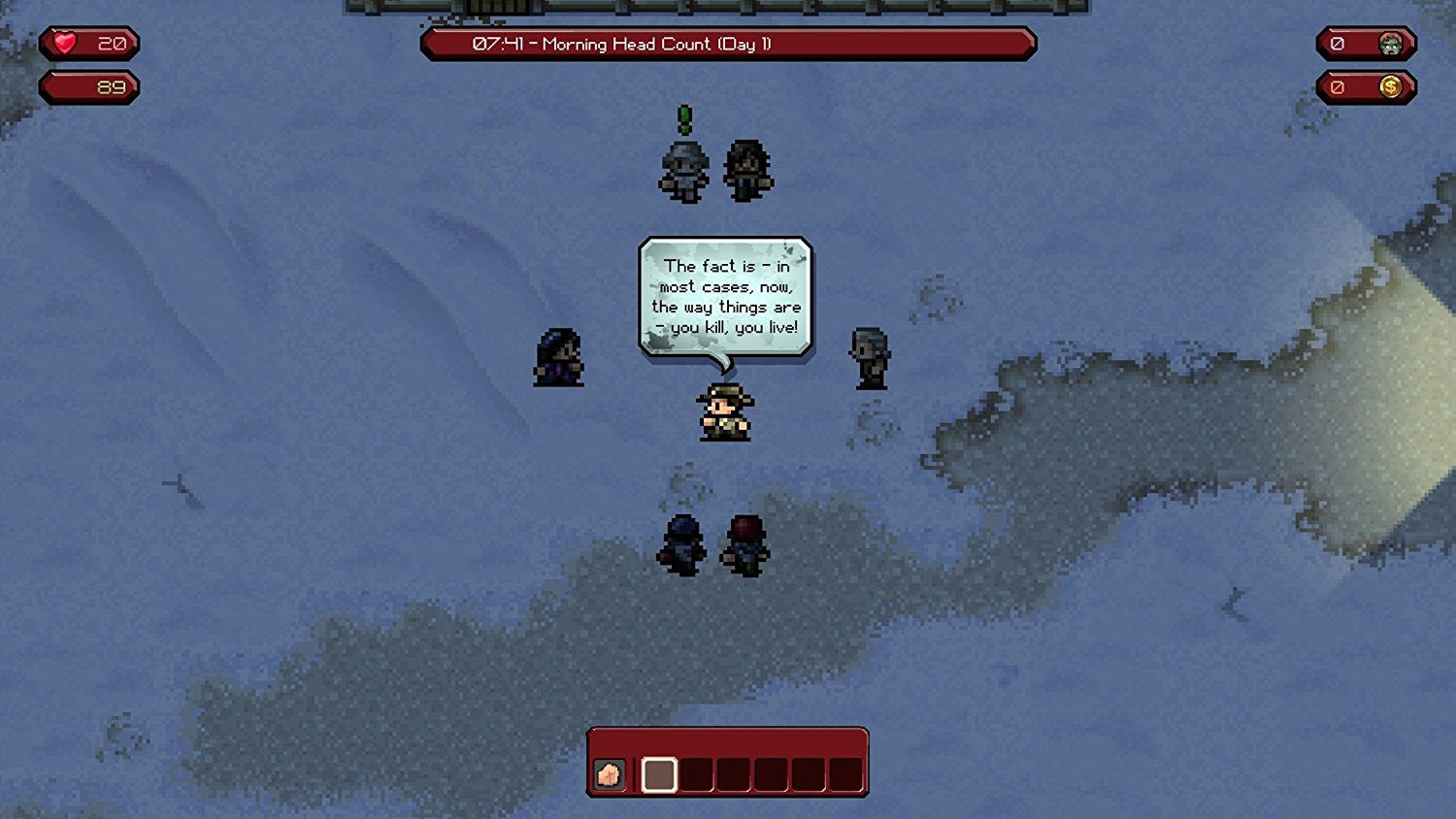Click the zombie head kill counter icon

coord(1389,43)
